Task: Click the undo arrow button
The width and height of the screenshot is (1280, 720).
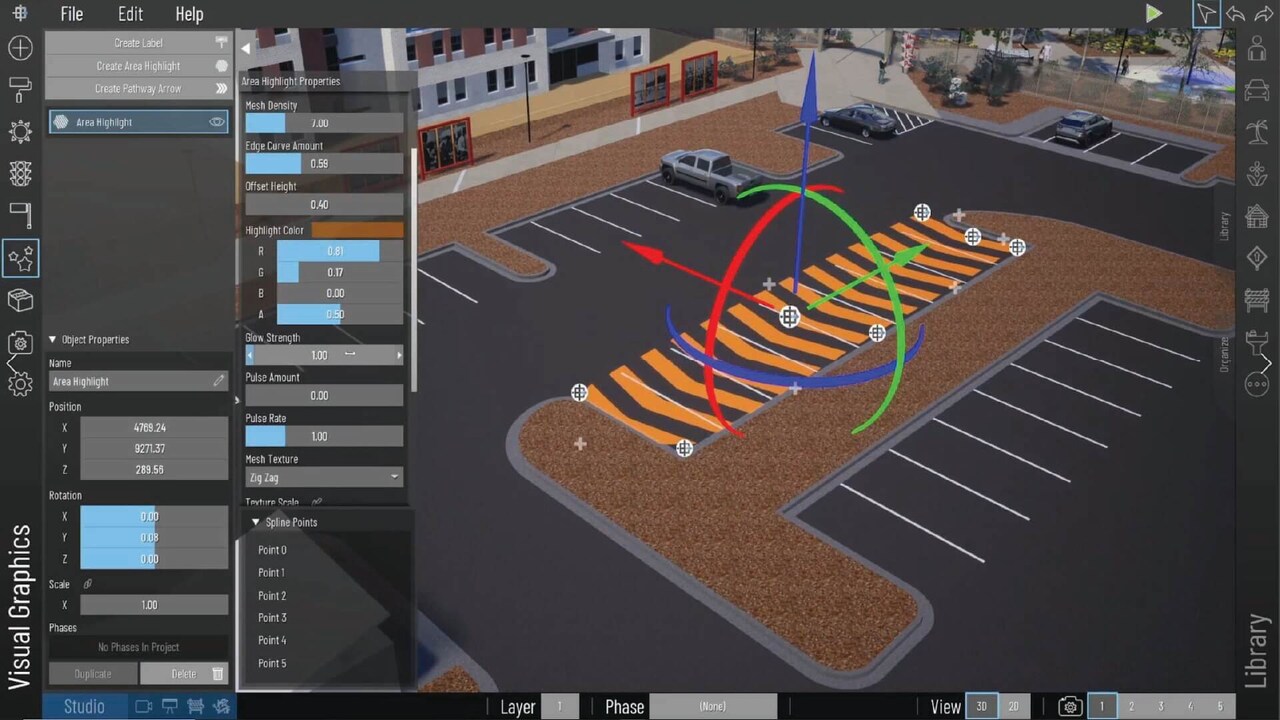Action: point(1236,14)
